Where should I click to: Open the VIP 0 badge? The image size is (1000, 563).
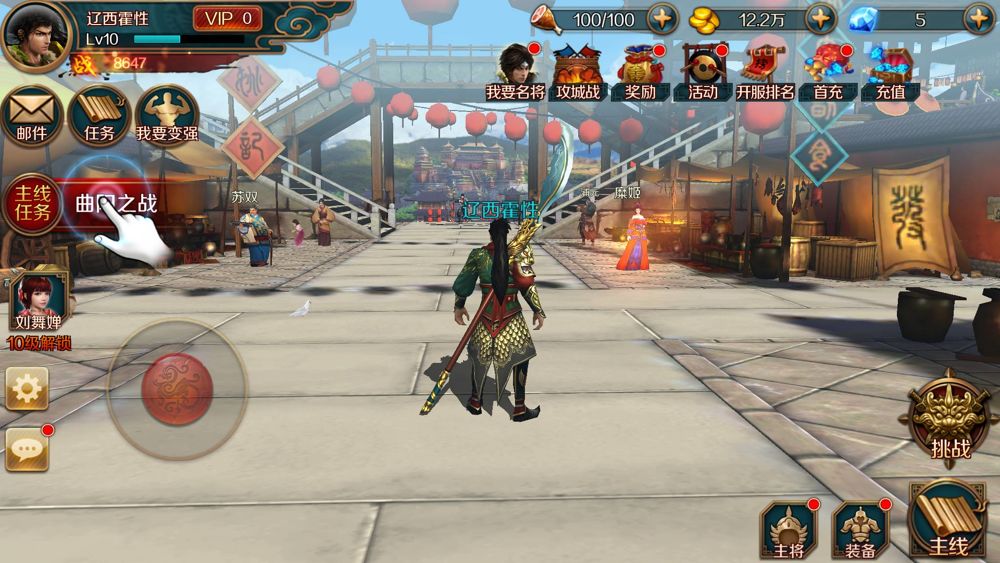[x=227, y=19]
